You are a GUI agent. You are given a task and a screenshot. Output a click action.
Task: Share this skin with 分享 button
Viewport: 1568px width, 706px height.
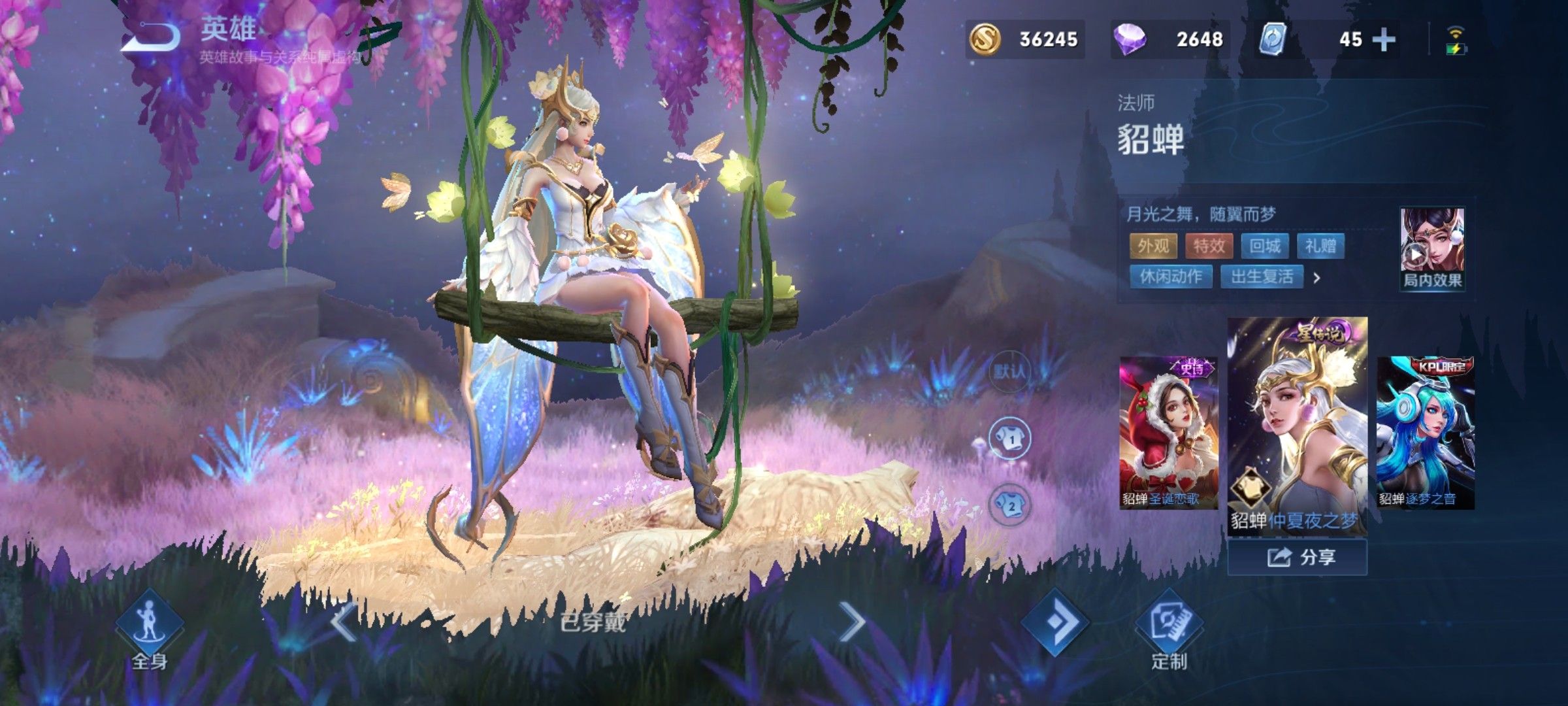(x=1297, y=558)
